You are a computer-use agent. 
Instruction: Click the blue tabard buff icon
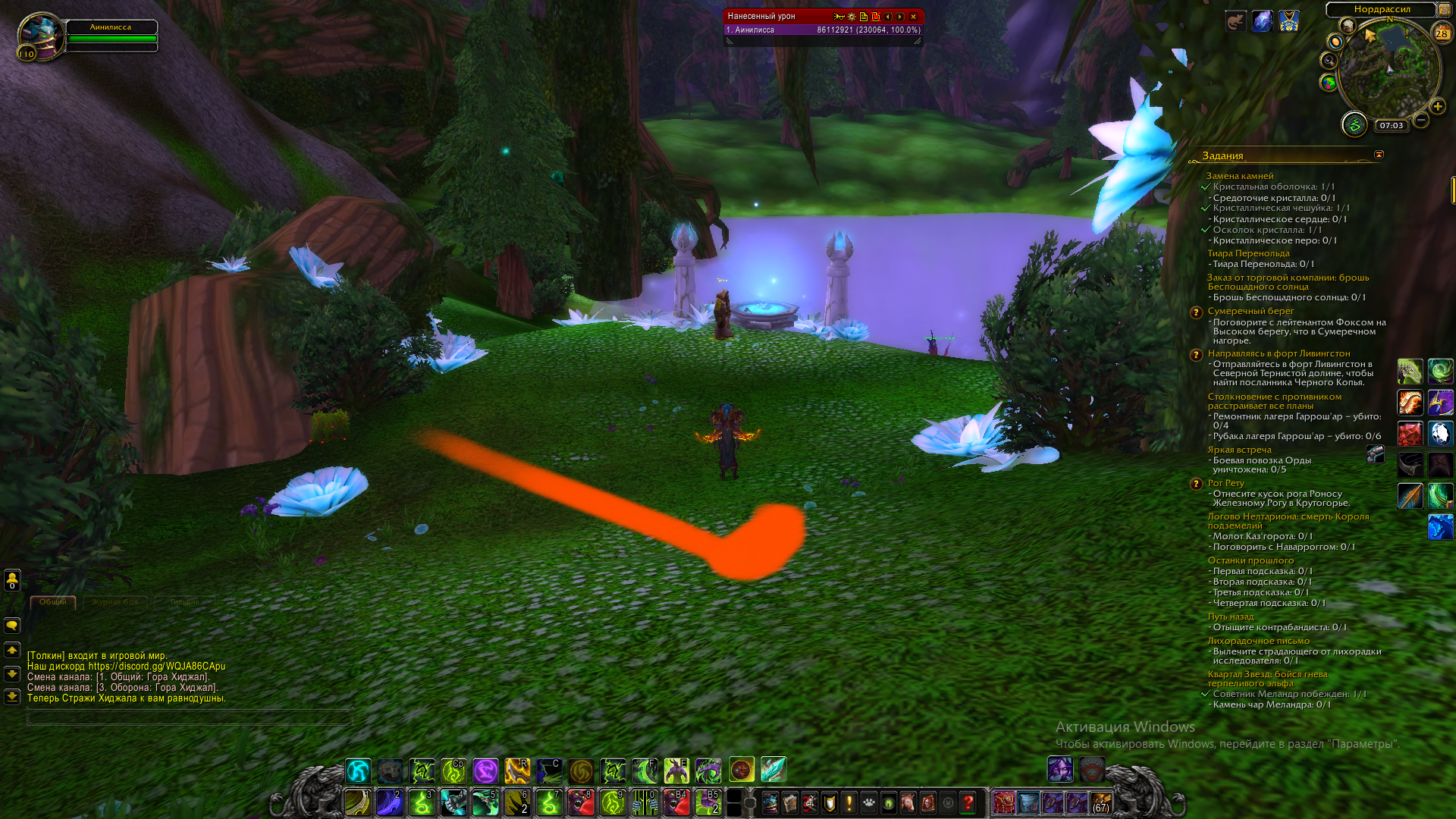[1288, 21]
